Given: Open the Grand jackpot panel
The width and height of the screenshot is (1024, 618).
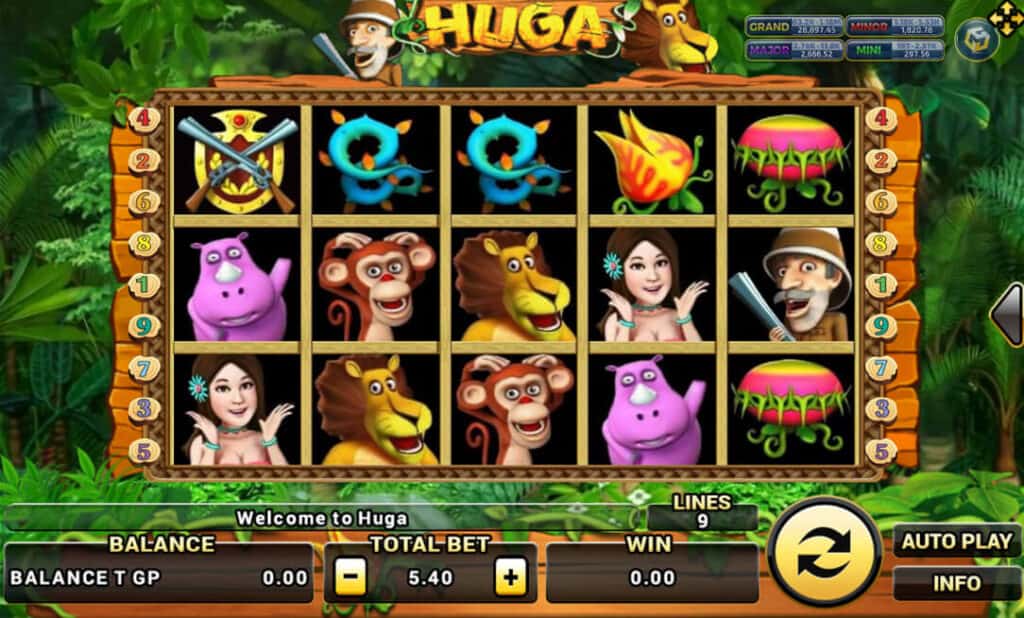Looking at the screenshot, I should click(x=793, y=27).
